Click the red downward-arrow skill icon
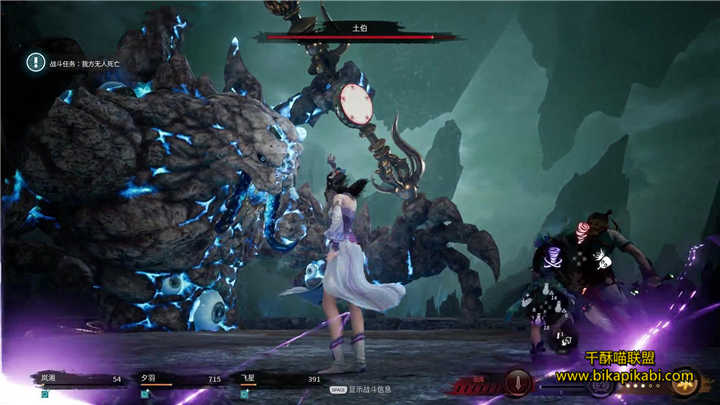Viewport: 720px width, 405px height. pos(517,384)
